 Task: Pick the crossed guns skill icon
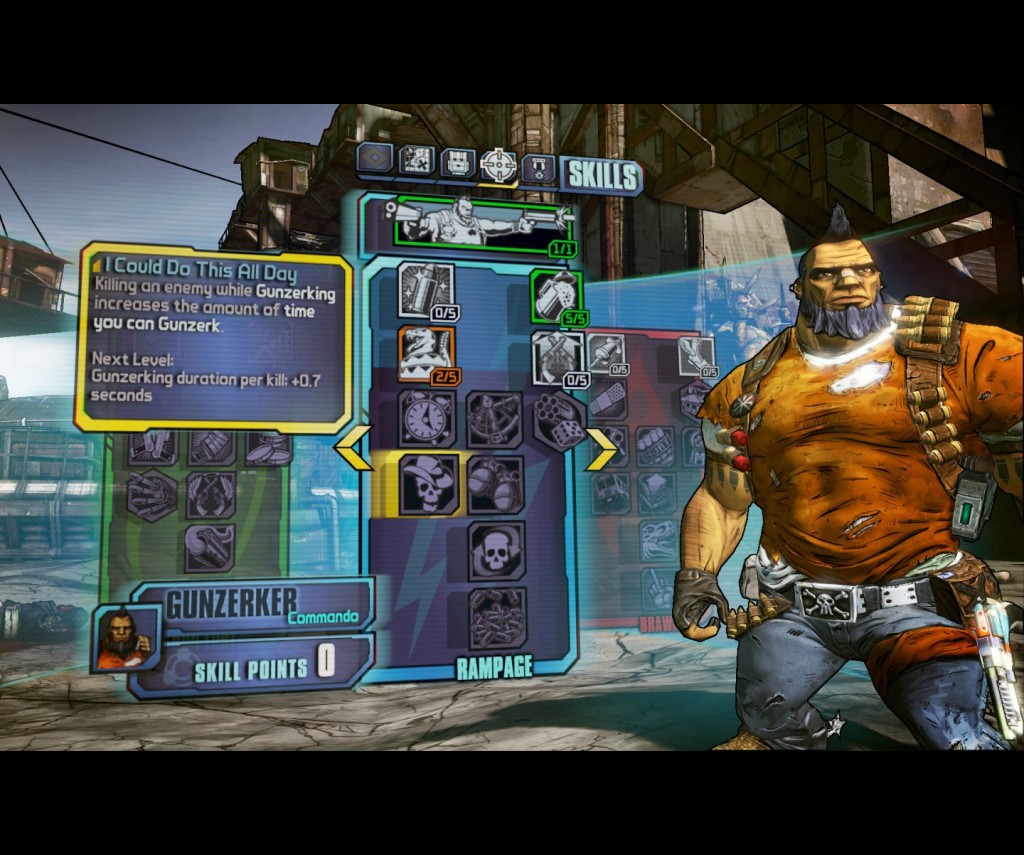click(556, 356)
